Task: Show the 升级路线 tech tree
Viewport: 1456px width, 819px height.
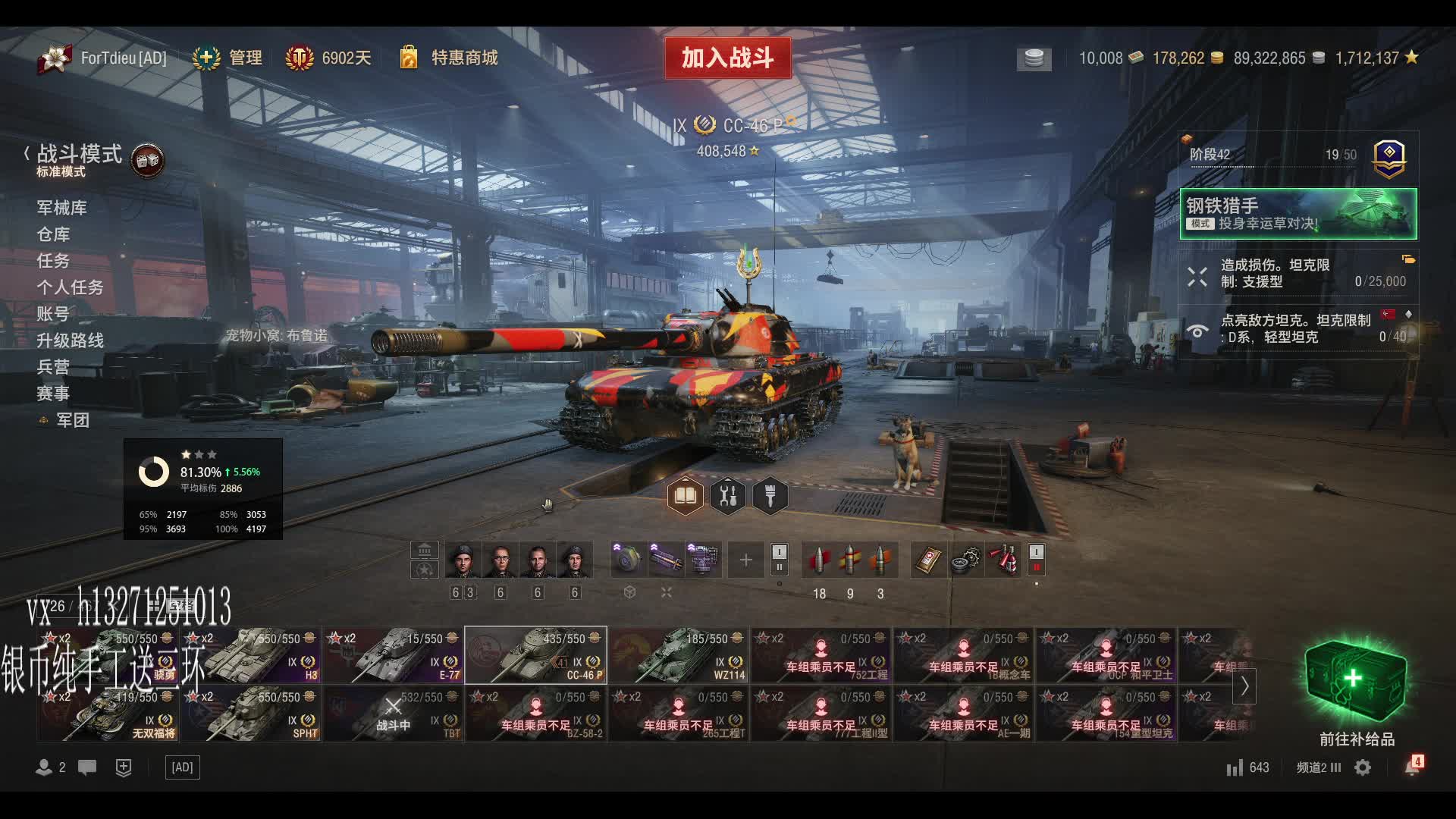Action: pos(70,340)
